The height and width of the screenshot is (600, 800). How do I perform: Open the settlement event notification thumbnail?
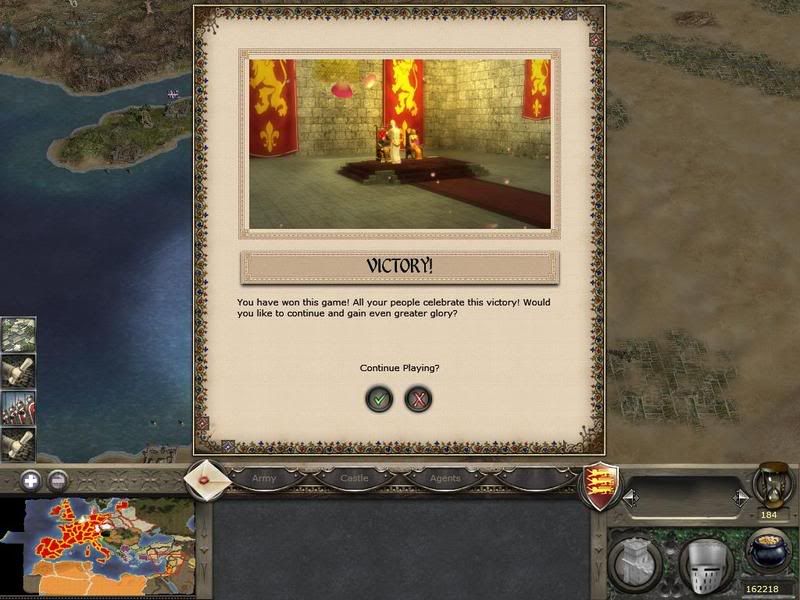tap(18, 335)
